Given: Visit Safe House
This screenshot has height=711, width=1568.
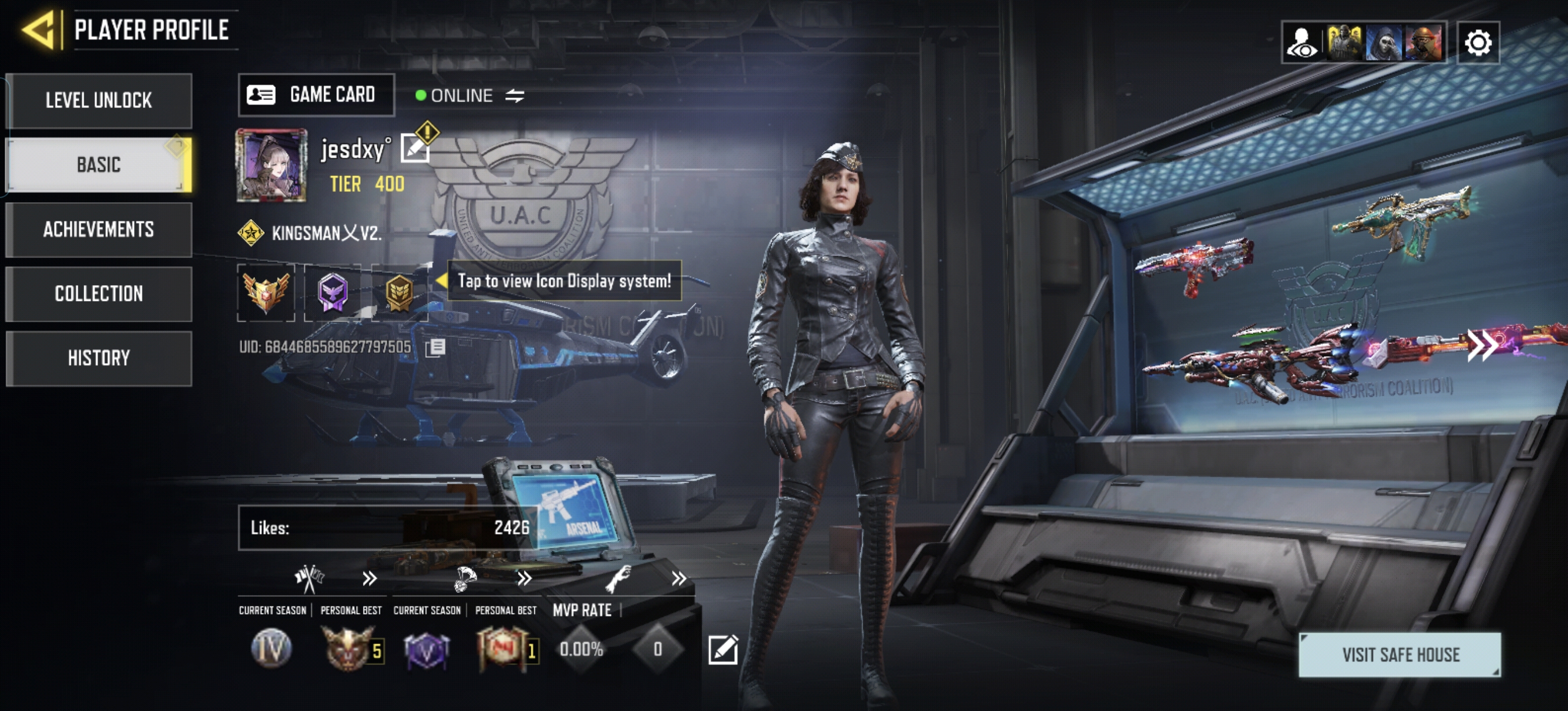Looking at the screenshot, I should (1400, 655).
